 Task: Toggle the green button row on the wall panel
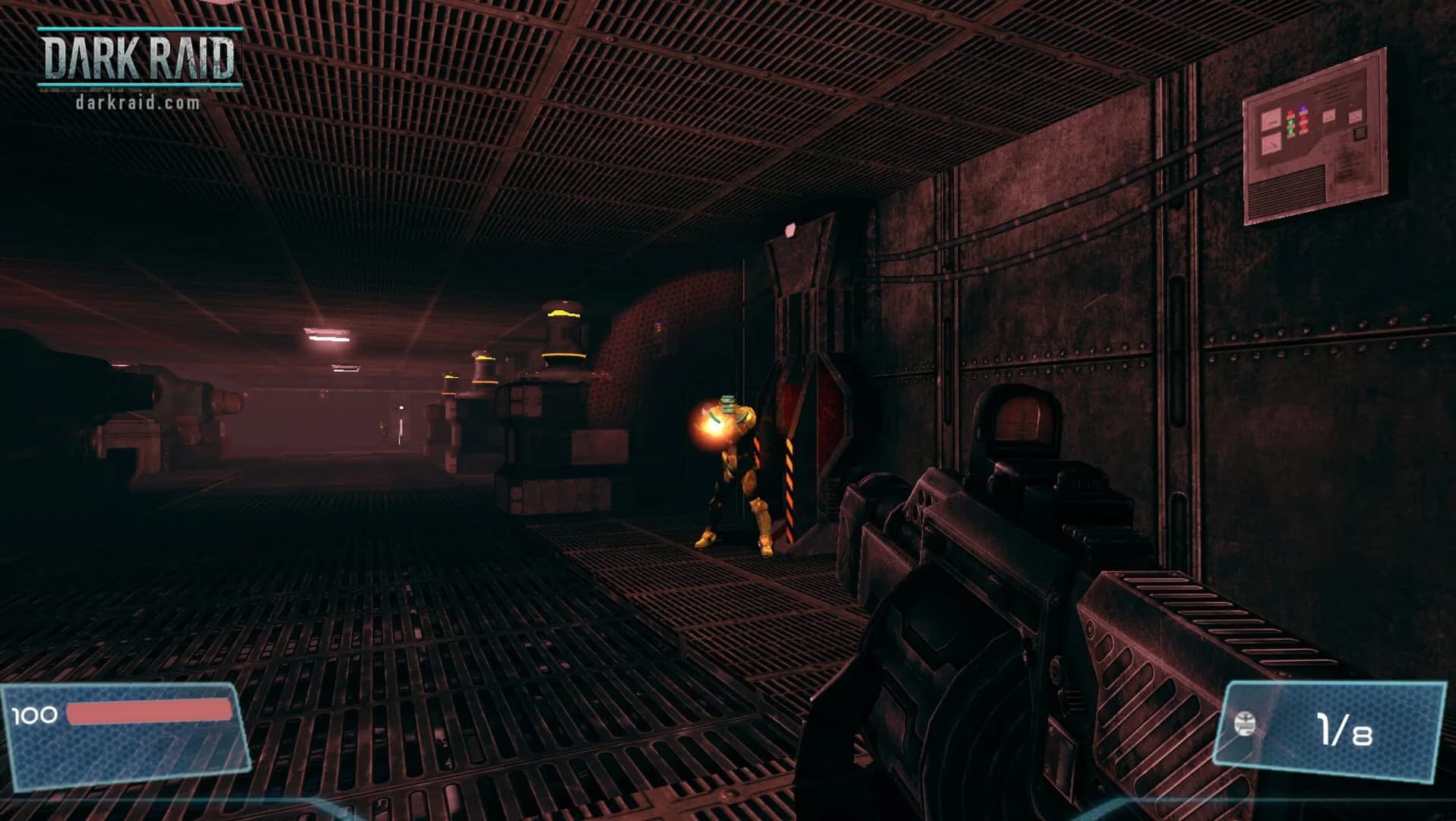point(1290,127)
